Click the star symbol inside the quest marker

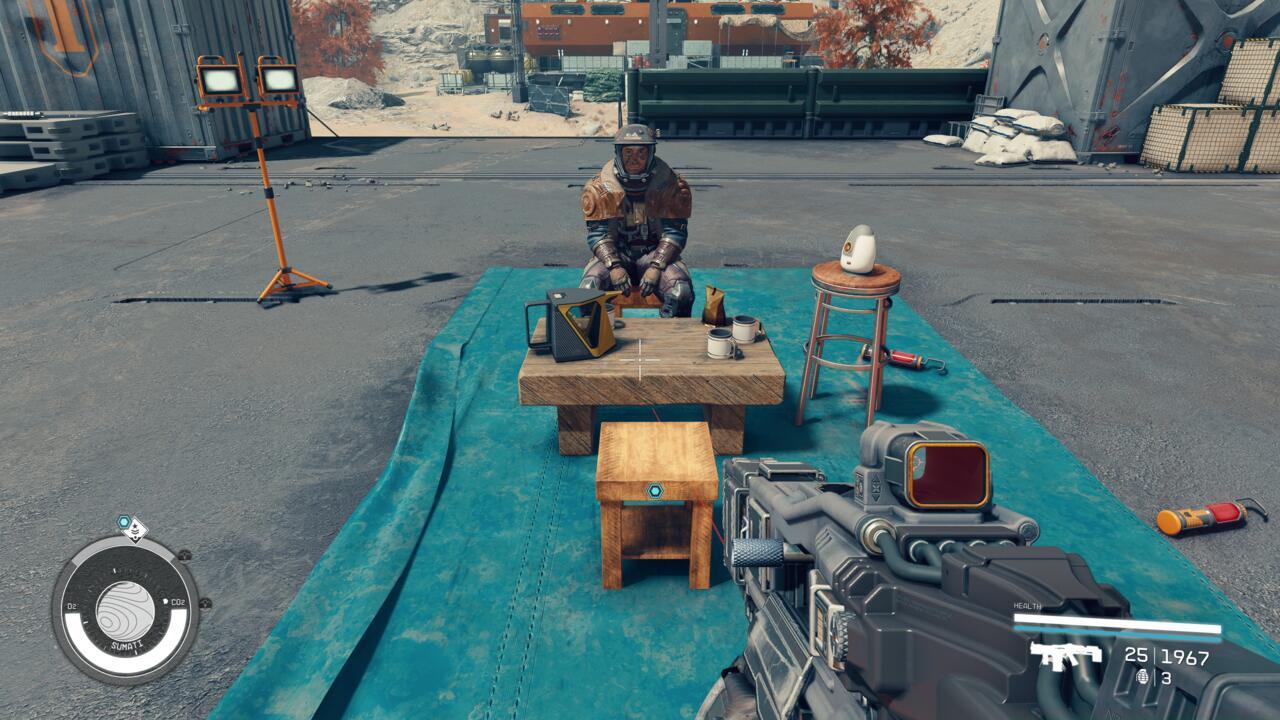click(136, 527)
